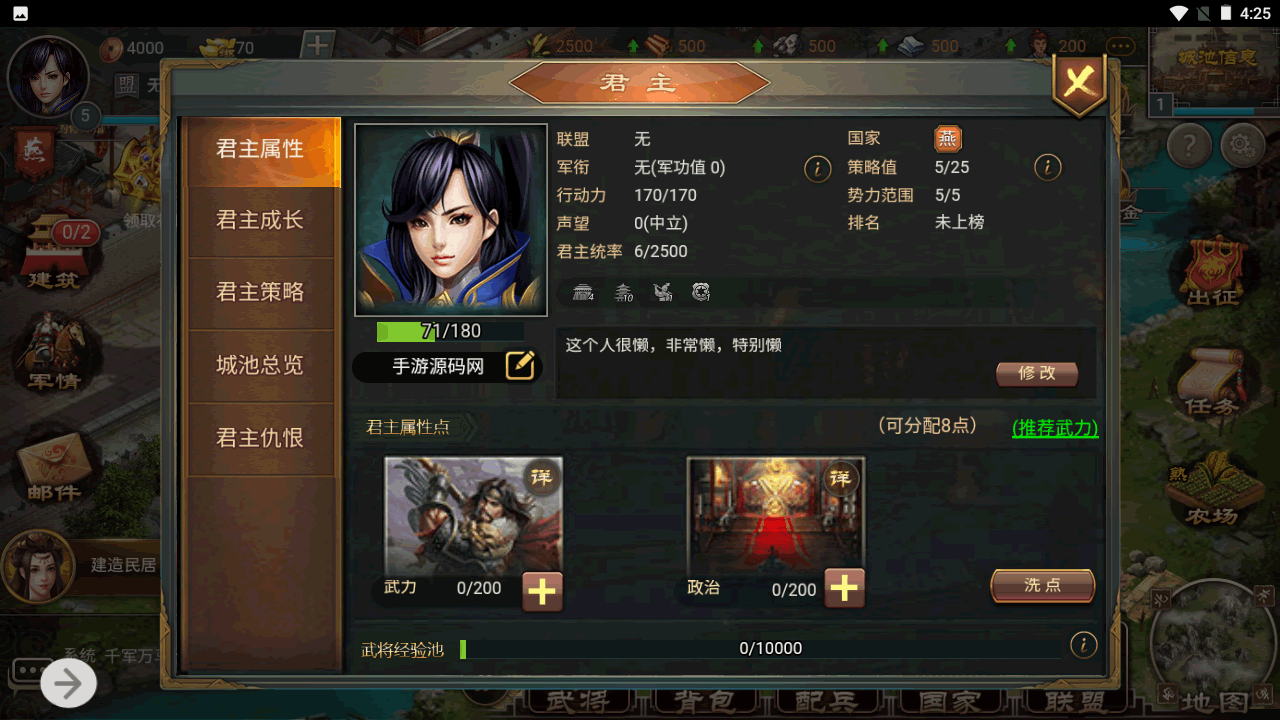View 武力 details via 详 badge
Image resolution: width=1280 pixels, height=720 pixels.
click(541, 477)
